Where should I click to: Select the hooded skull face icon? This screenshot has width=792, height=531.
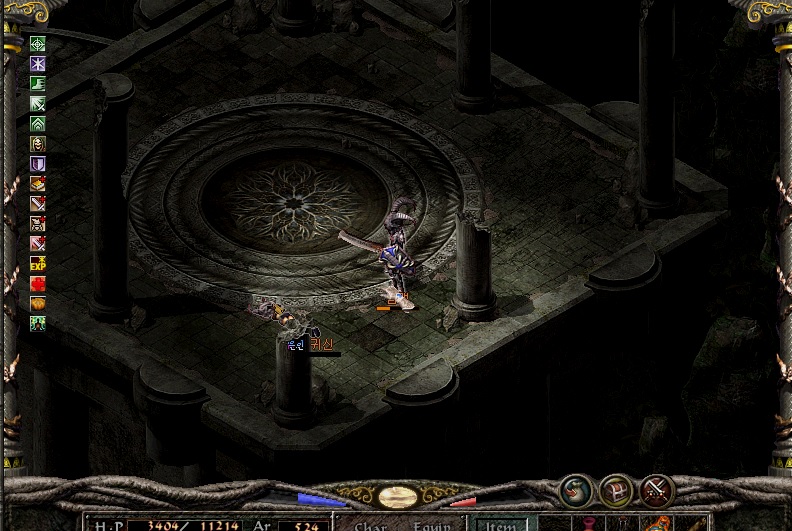tap(38, 144)
